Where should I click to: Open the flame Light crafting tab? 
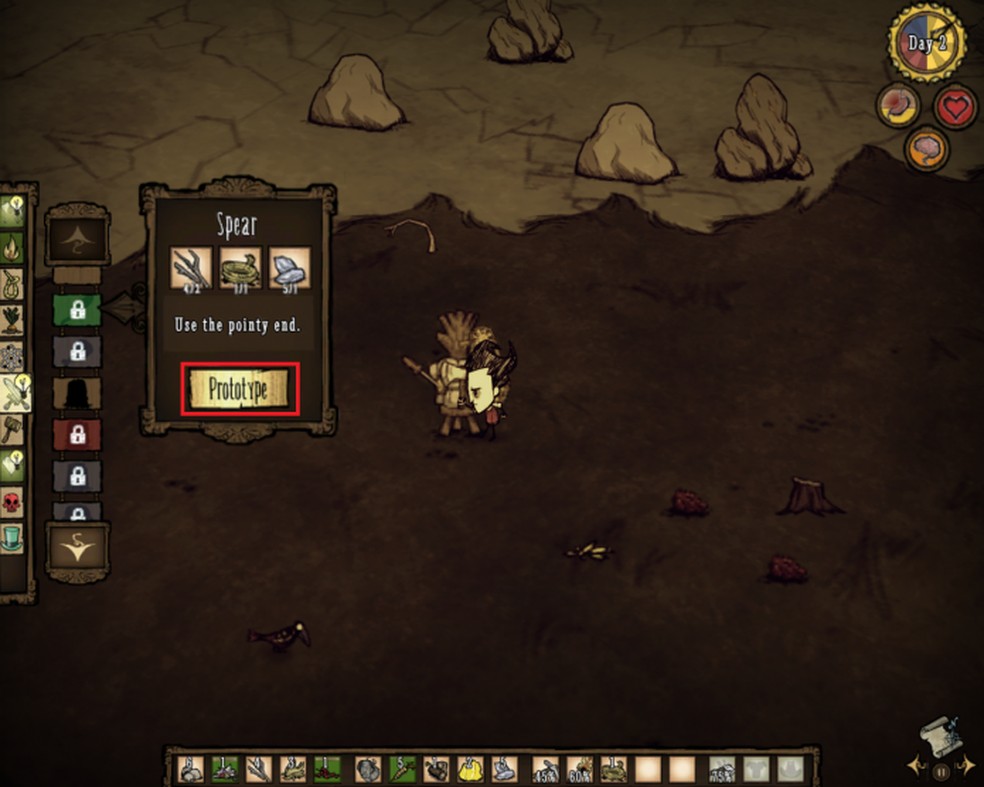[x=14, y=246]
